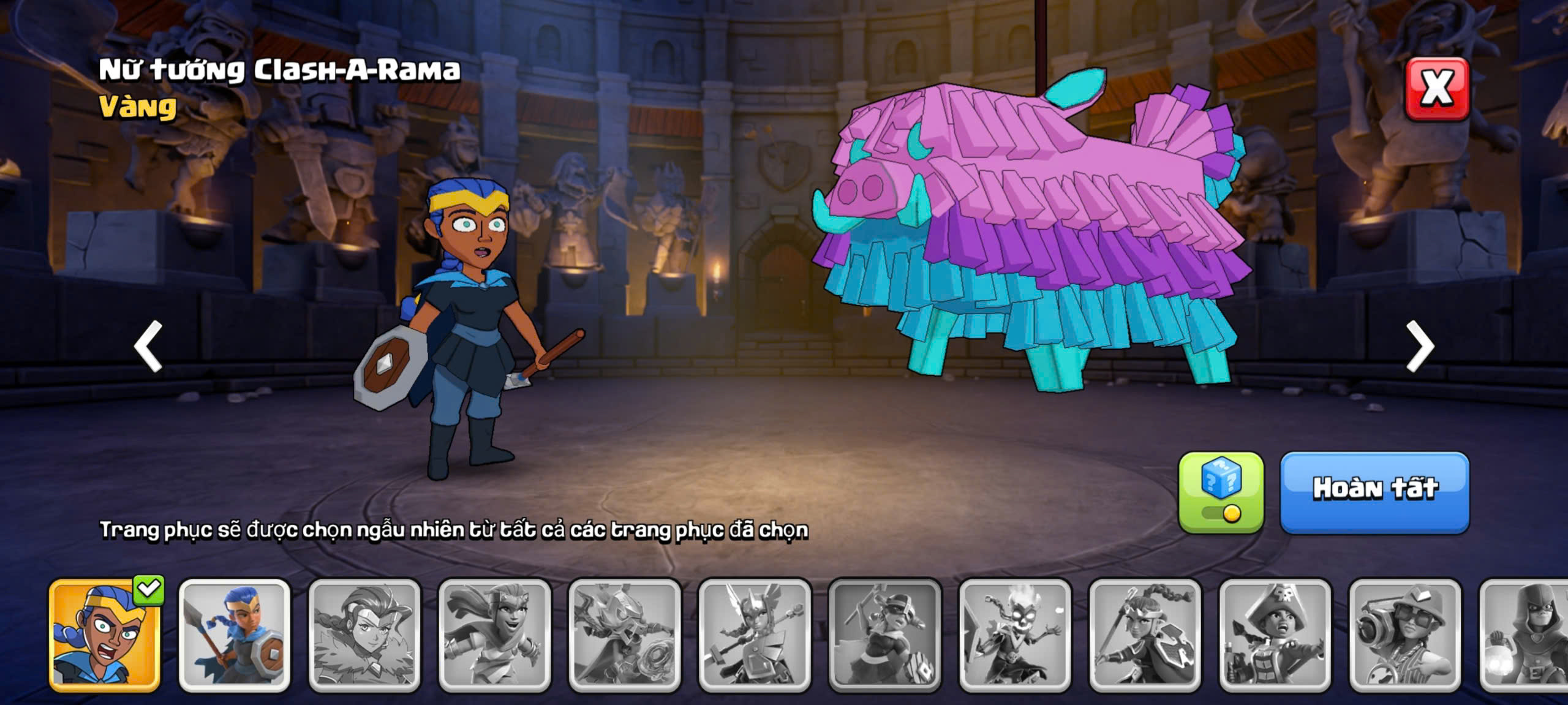The image size is (1568, 705).
Task: Select the Clash-A-Rama cartoon skin thumbnail
Action: (105, 635)
